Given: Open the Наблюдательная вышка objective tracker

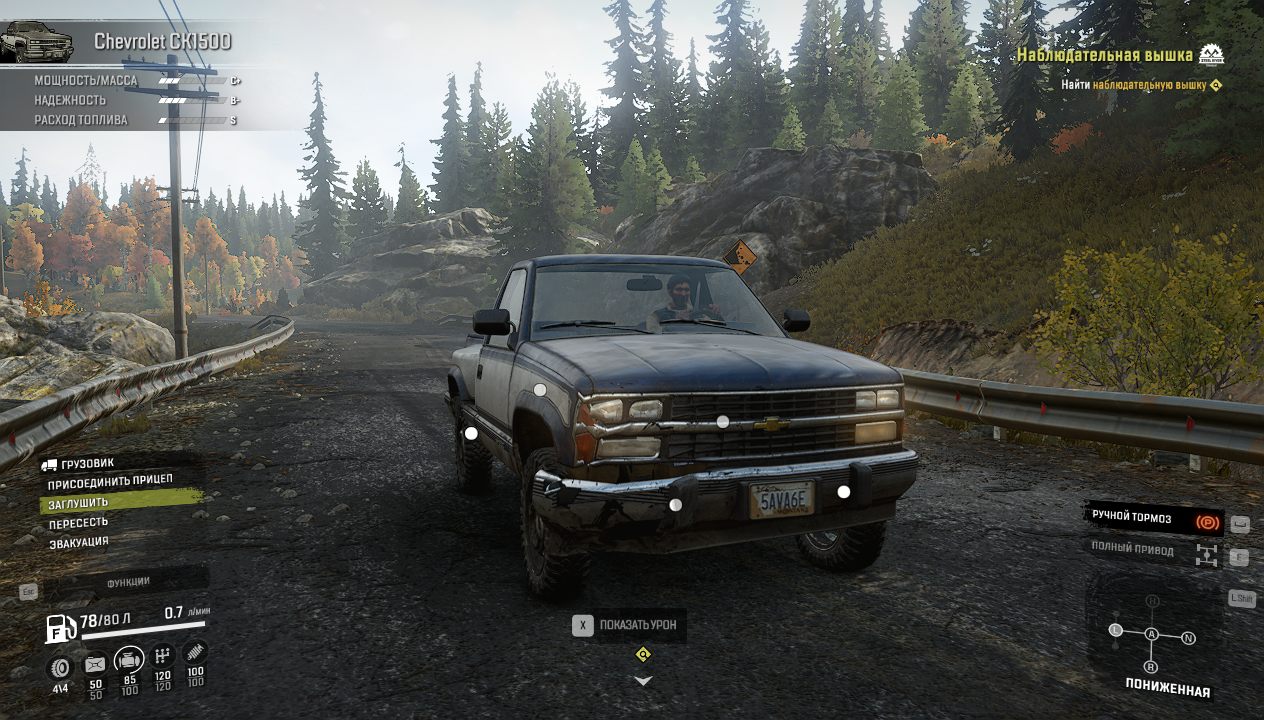Looking at the screenshot, I should coord(1105,55).
